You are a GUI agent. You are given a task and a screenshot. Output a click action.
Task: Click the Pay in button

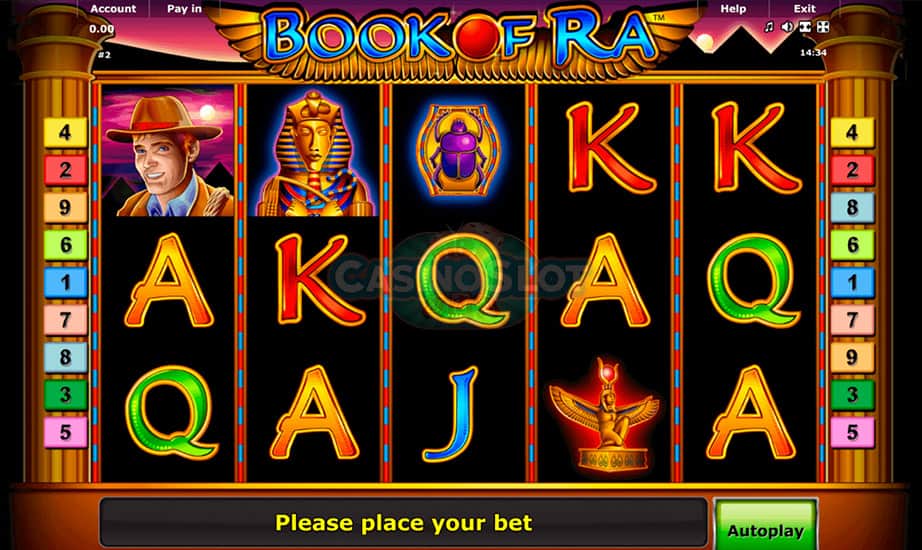[x=184, y=9]
